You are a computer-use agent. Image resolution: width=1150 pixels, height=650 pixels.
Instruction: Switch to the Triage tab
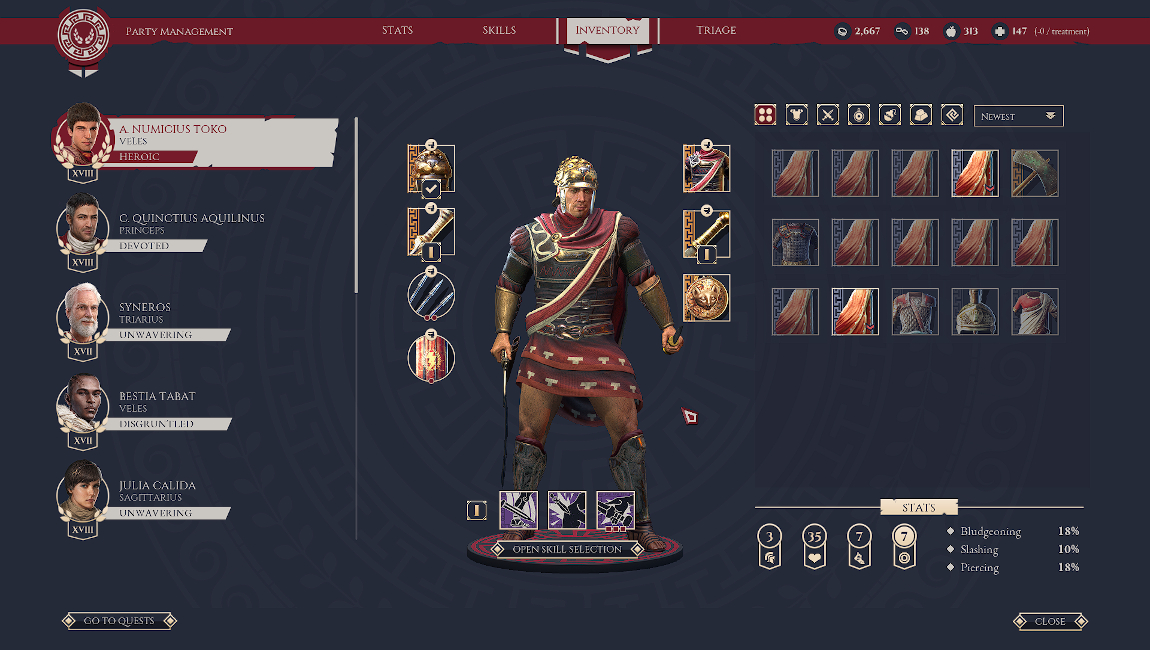[716, 30]
